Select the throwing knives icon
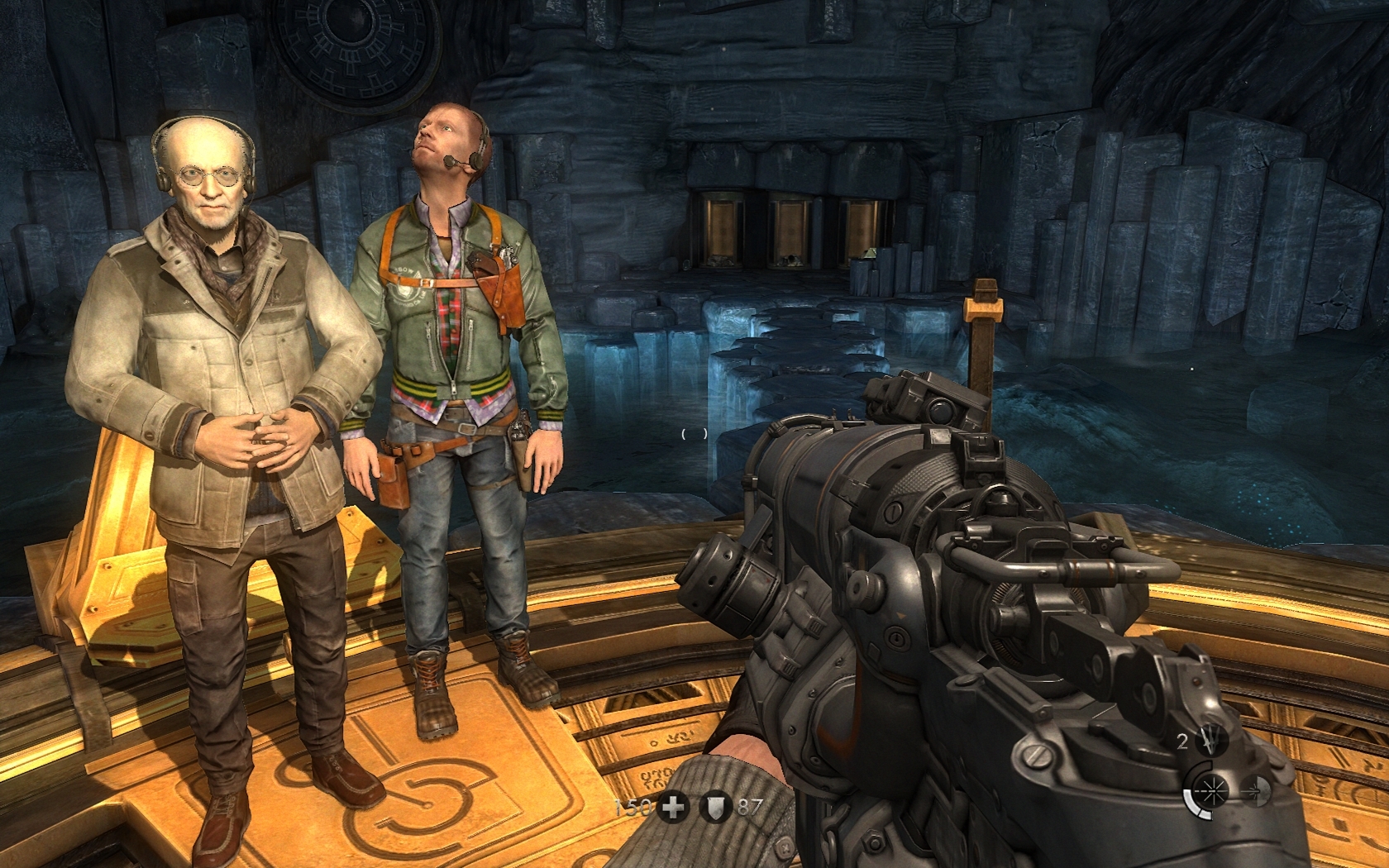The image size is (1389, 868). click(x=1210, y=742)
